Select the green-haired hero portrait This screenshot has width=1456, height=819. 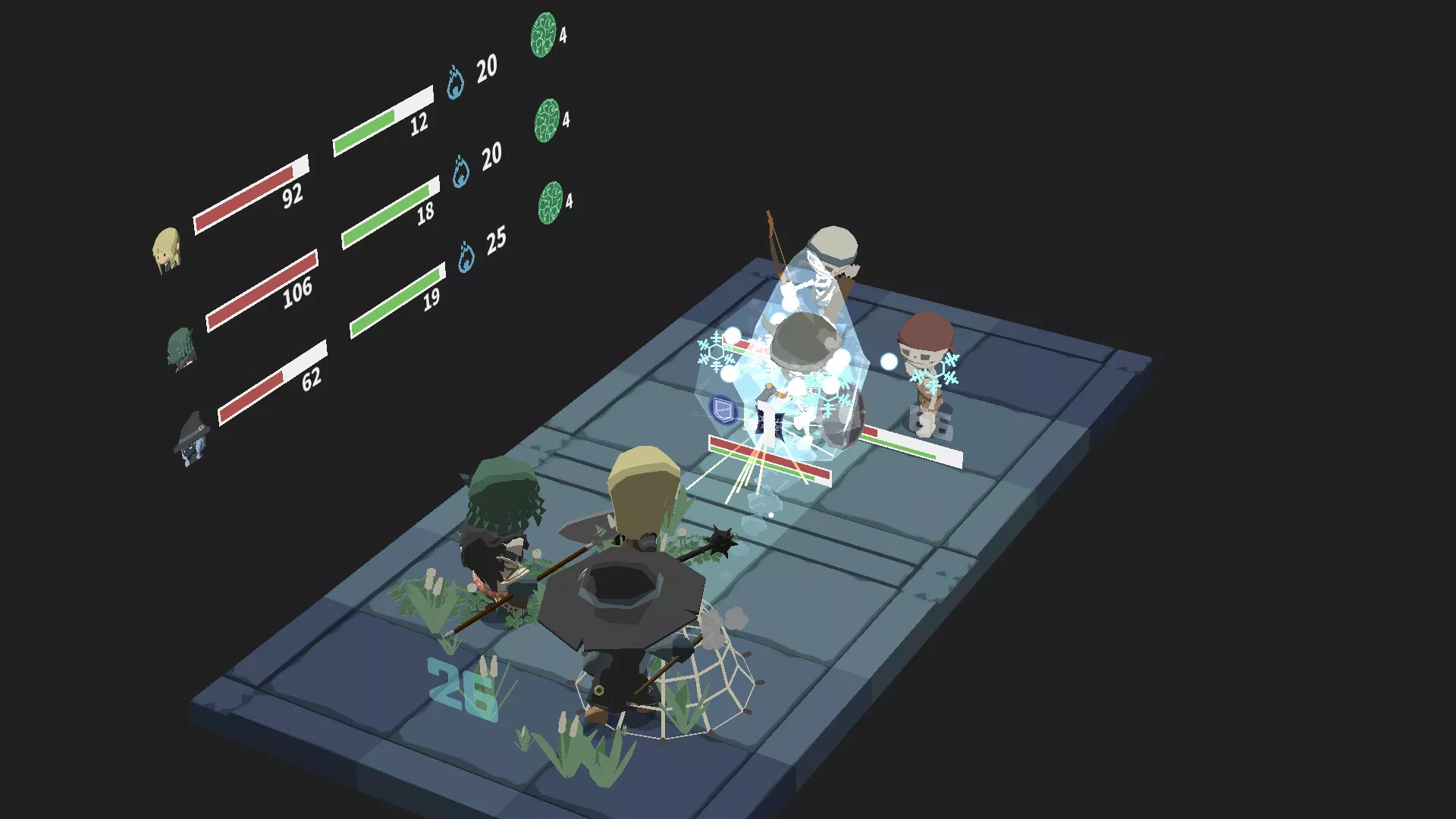181,348
